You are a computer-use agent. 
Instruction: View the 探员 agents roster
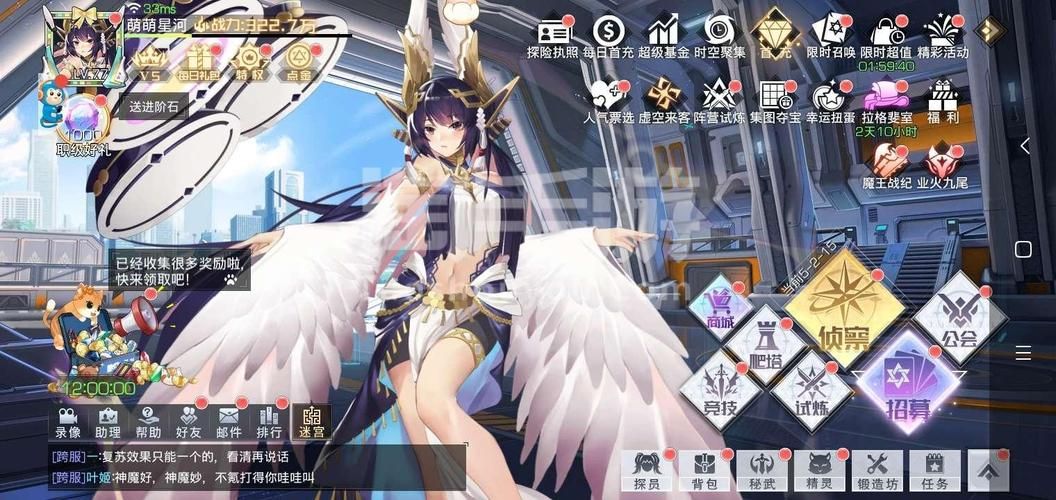(x=647, y=469)
